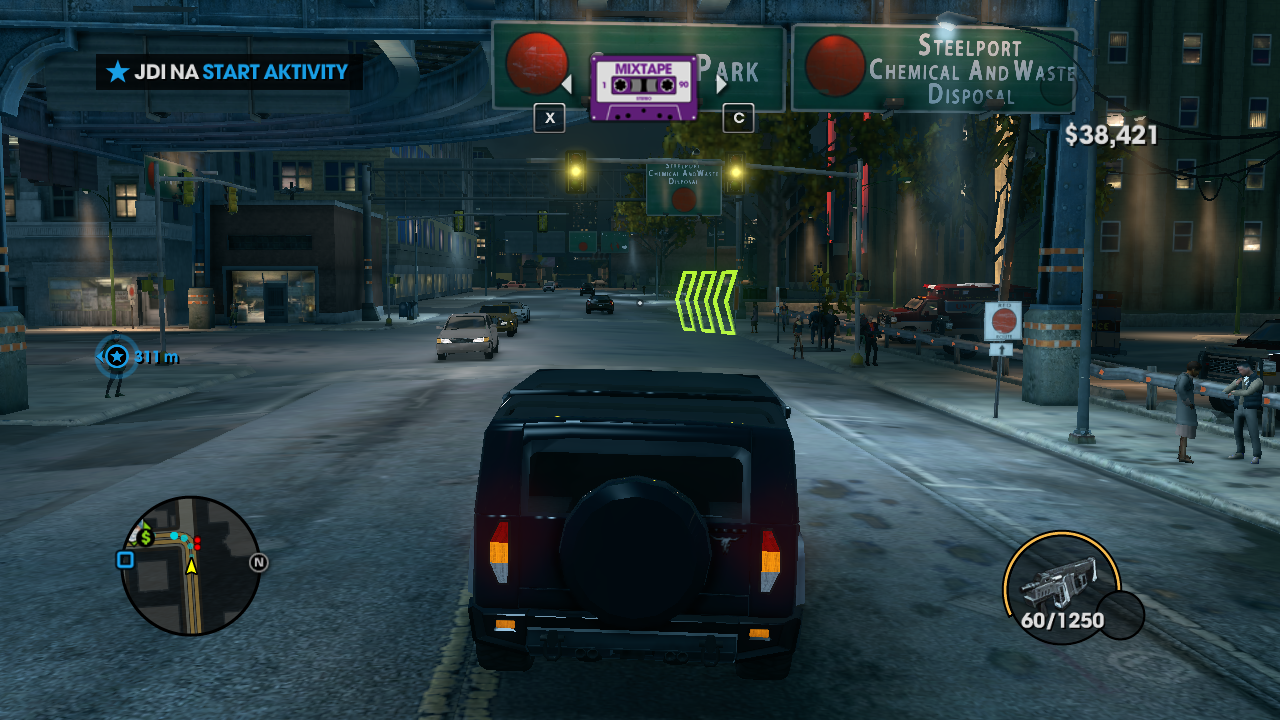Screen dimensions: 1280x720
Task: Switch to next radio station arrow
Action: pos(722,85)
